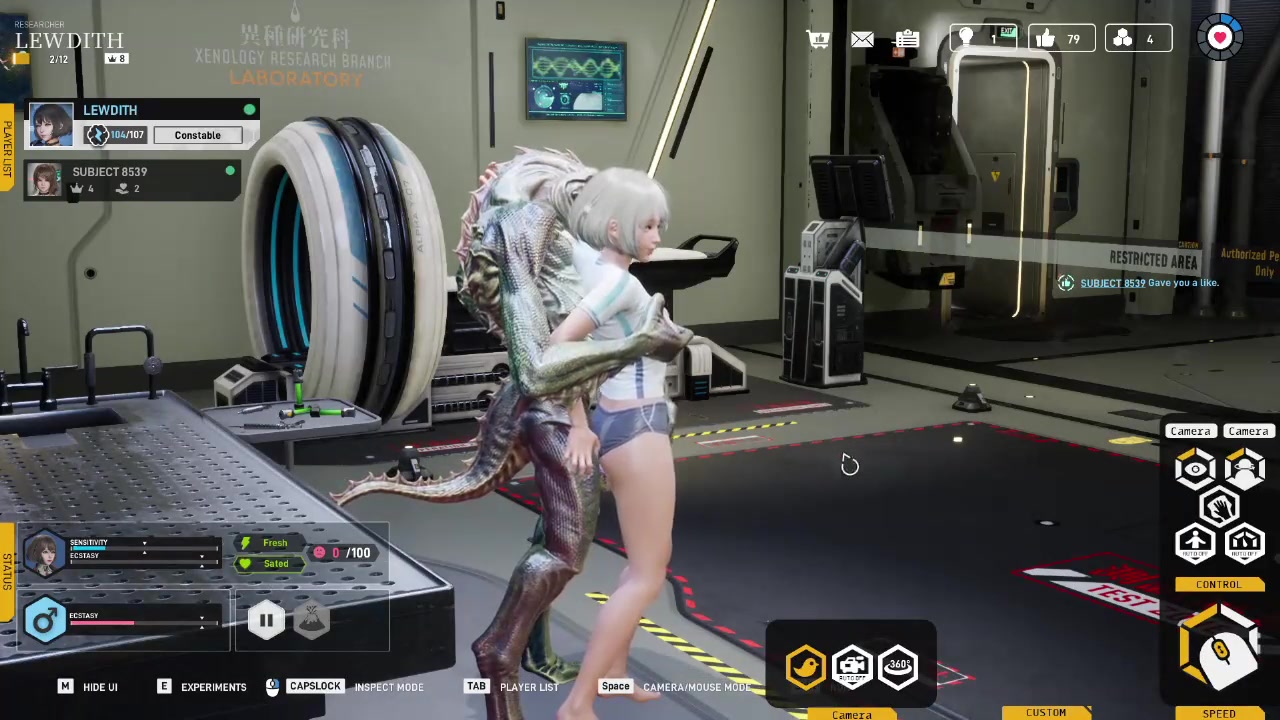Open the CUSTOM tab label
Screen dimensions: 1280x720
(x=1046, y=713)
